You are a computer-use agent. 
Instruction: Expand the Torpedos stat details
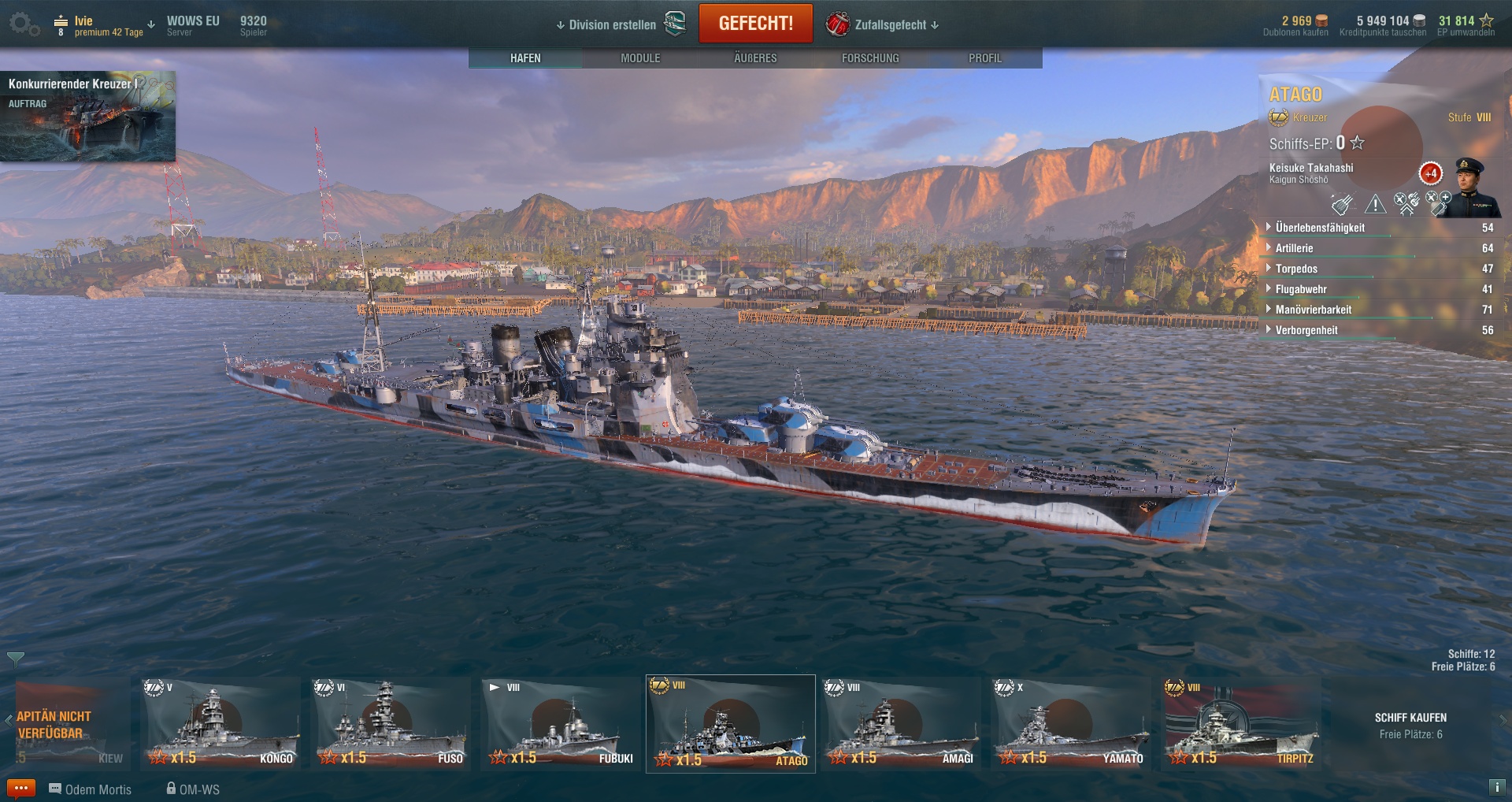tap(1296, 269)
